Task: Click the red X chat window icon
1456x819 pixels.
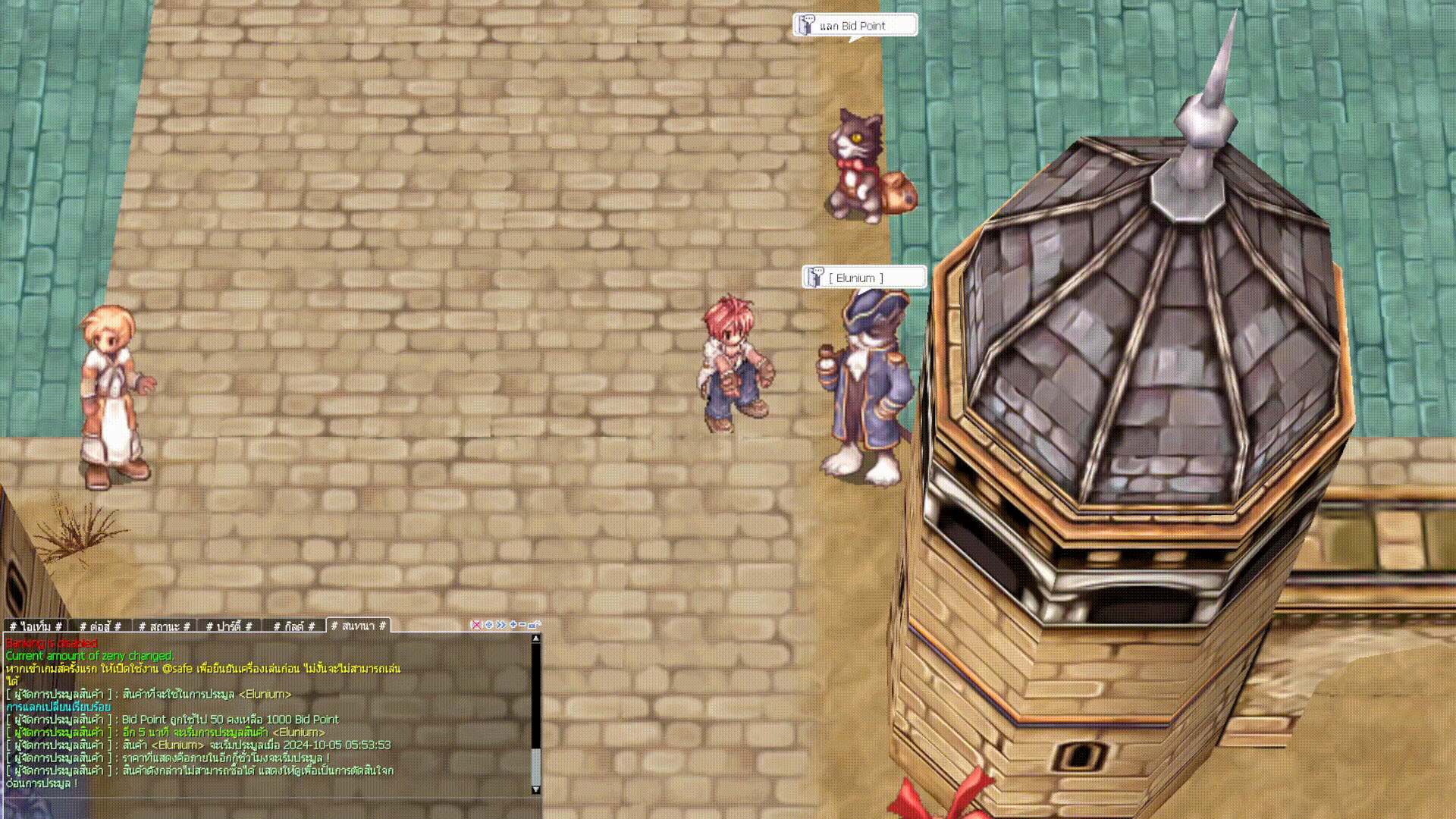Action: click(x=476, y=625)
